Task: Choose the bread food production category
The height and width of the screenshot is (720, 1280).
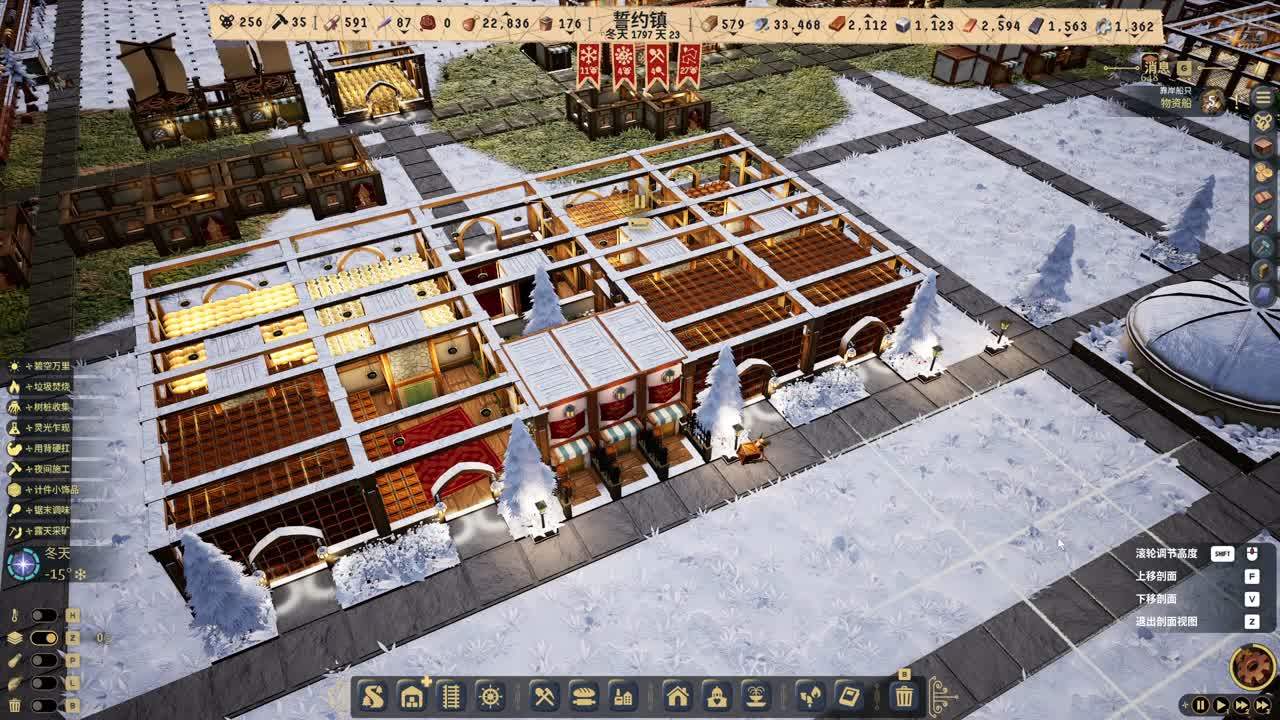Action: [x=583, y=696]
